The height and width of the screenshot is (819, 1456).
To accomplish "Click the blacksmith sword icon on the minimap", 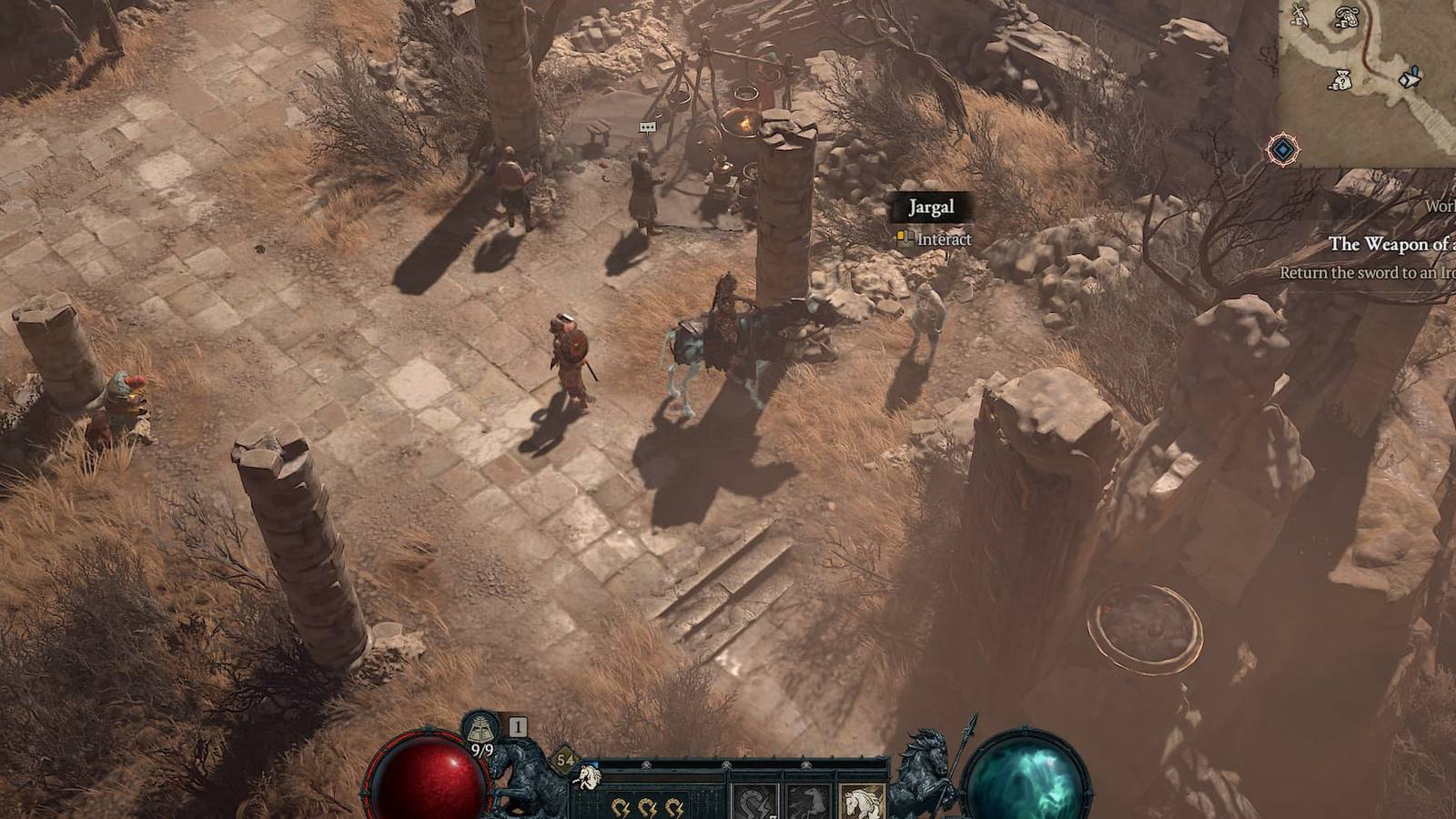I will (1298, 16).
